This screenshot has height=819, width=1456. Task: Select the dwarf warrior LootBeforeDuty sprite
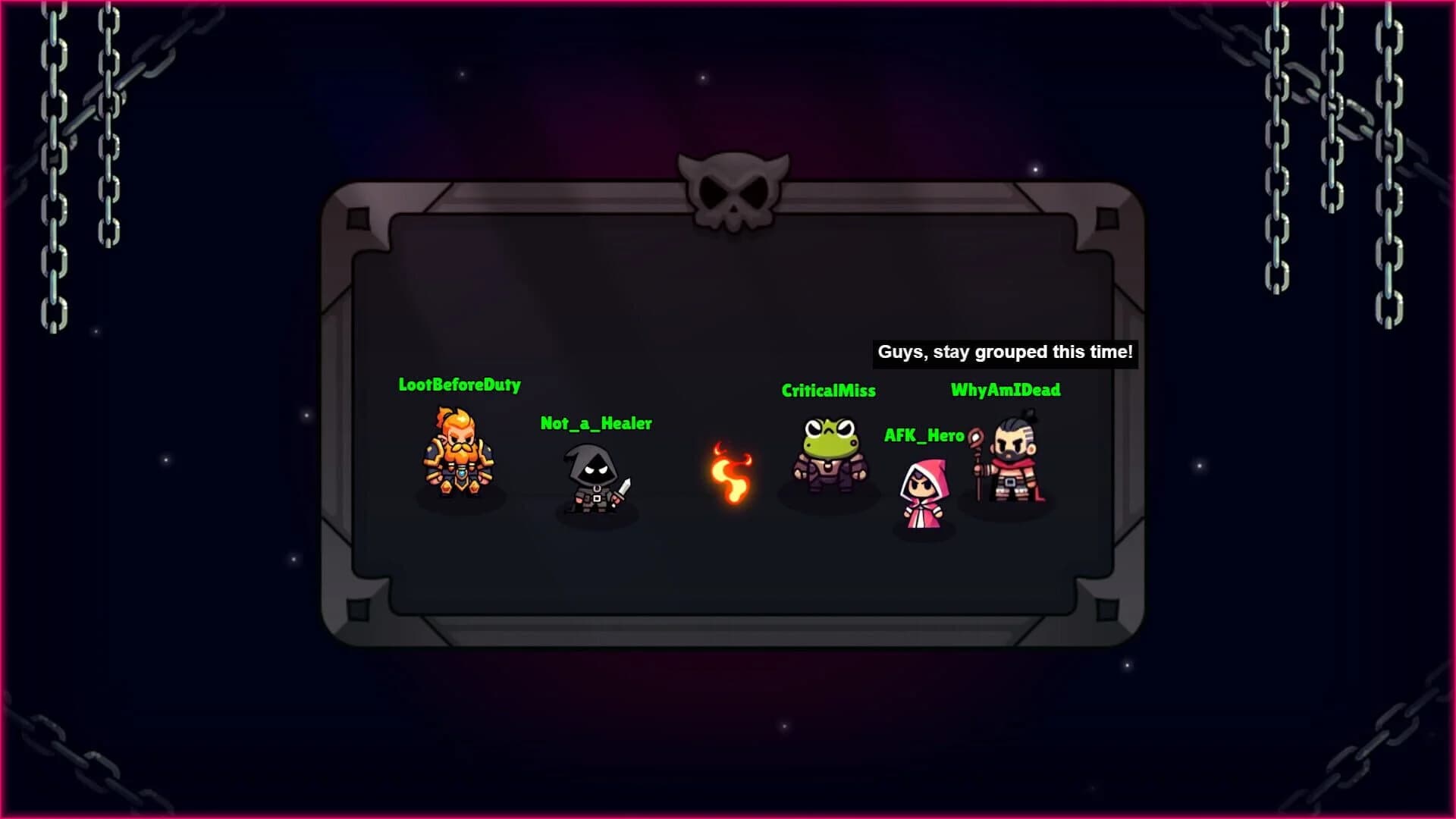(x=460, y=459)
